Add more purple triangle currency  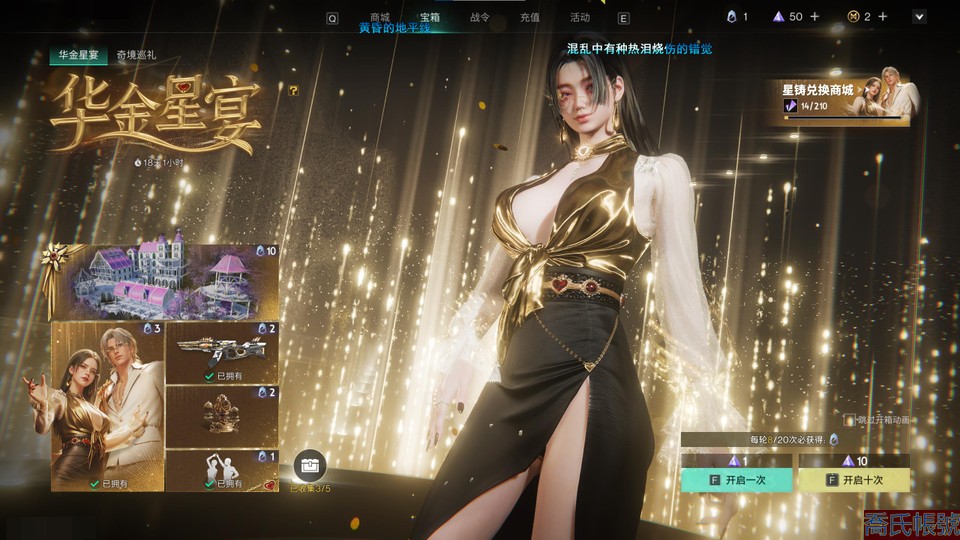(815, 17)
